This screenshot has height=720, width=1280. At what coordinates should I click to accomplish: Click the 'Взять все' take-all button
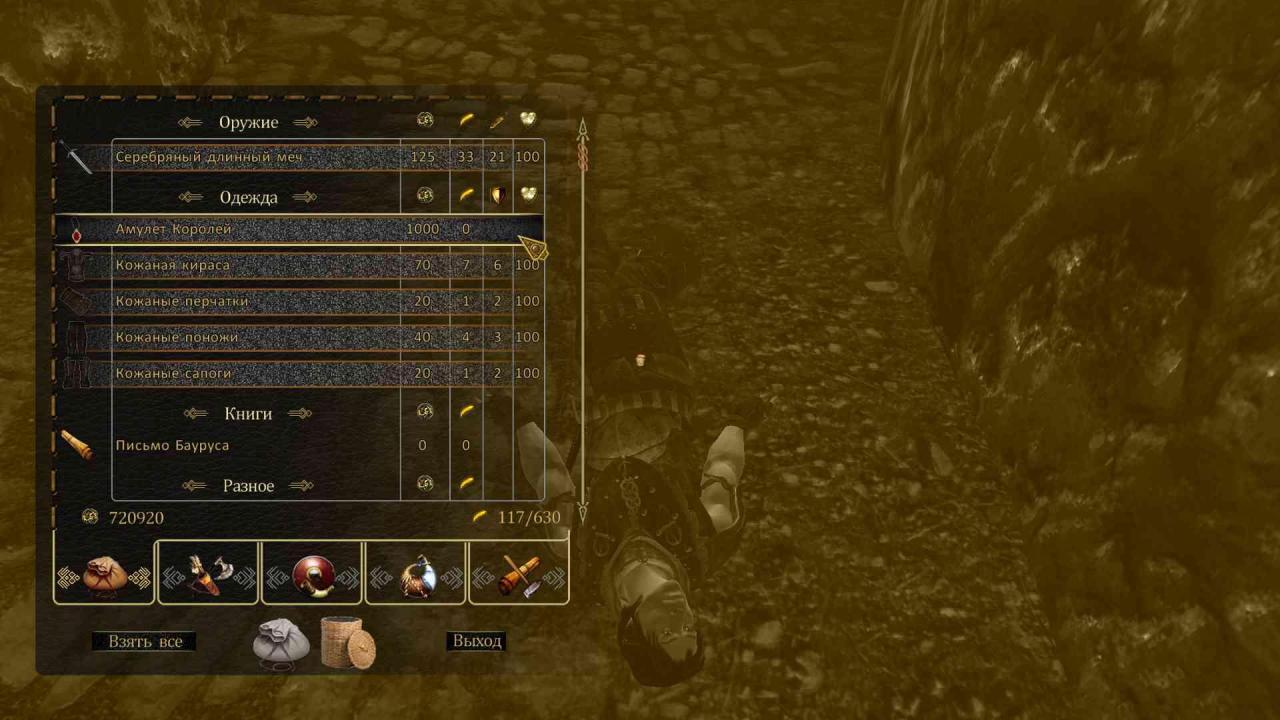point(144,641)
